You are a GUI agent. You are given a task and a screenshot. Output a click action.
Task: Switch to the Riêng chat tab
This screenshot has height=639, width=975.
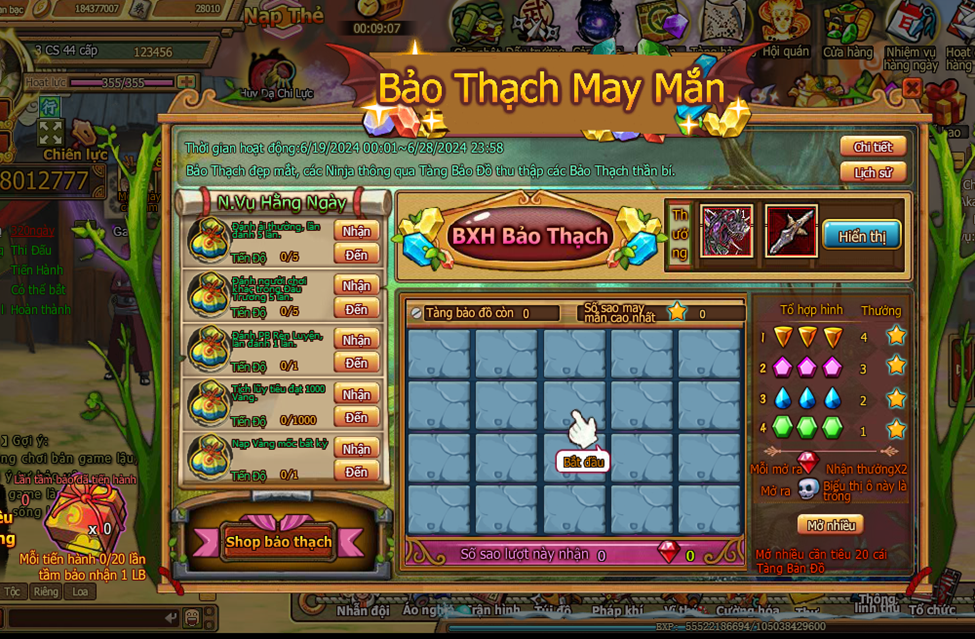[x=45, y=592]
